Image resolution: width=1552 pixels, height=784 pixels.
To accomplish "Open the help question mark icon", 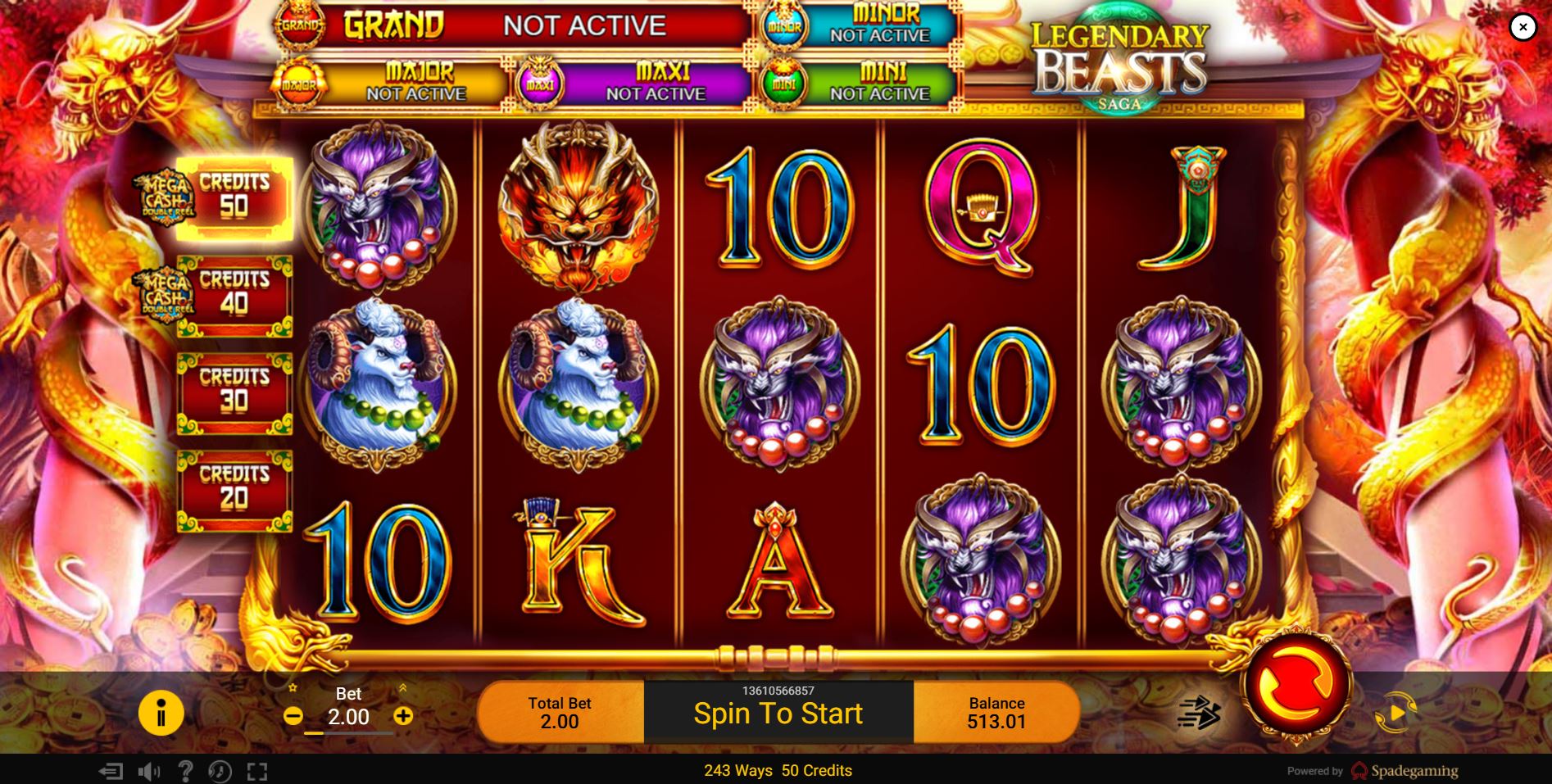I will pos(187,772).
